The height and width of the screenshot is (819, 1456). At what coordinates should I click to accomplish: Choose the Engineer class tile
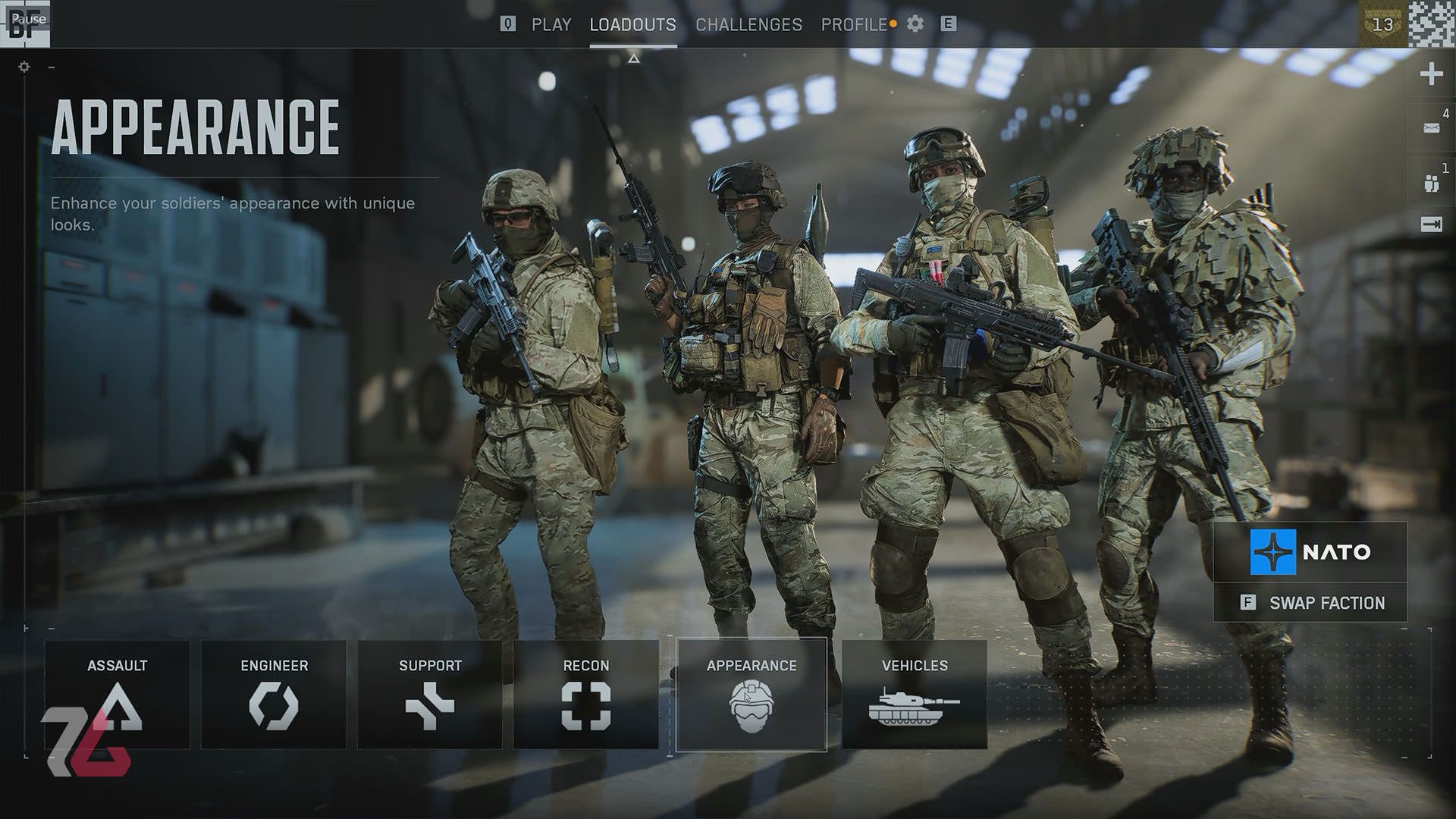click(x=274, y=695)
